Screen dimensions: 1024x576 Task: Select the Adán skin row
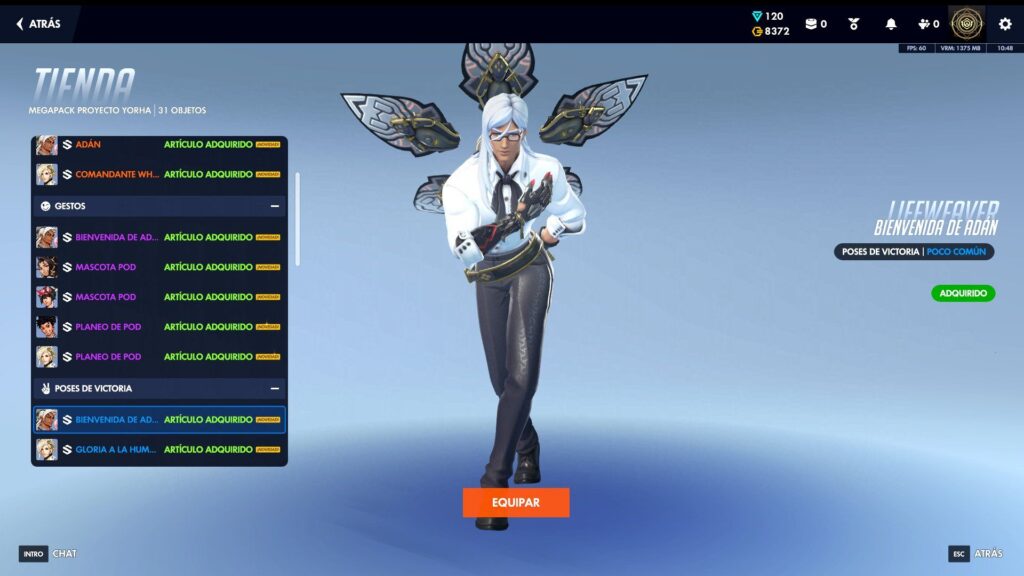tap(159, 145)
